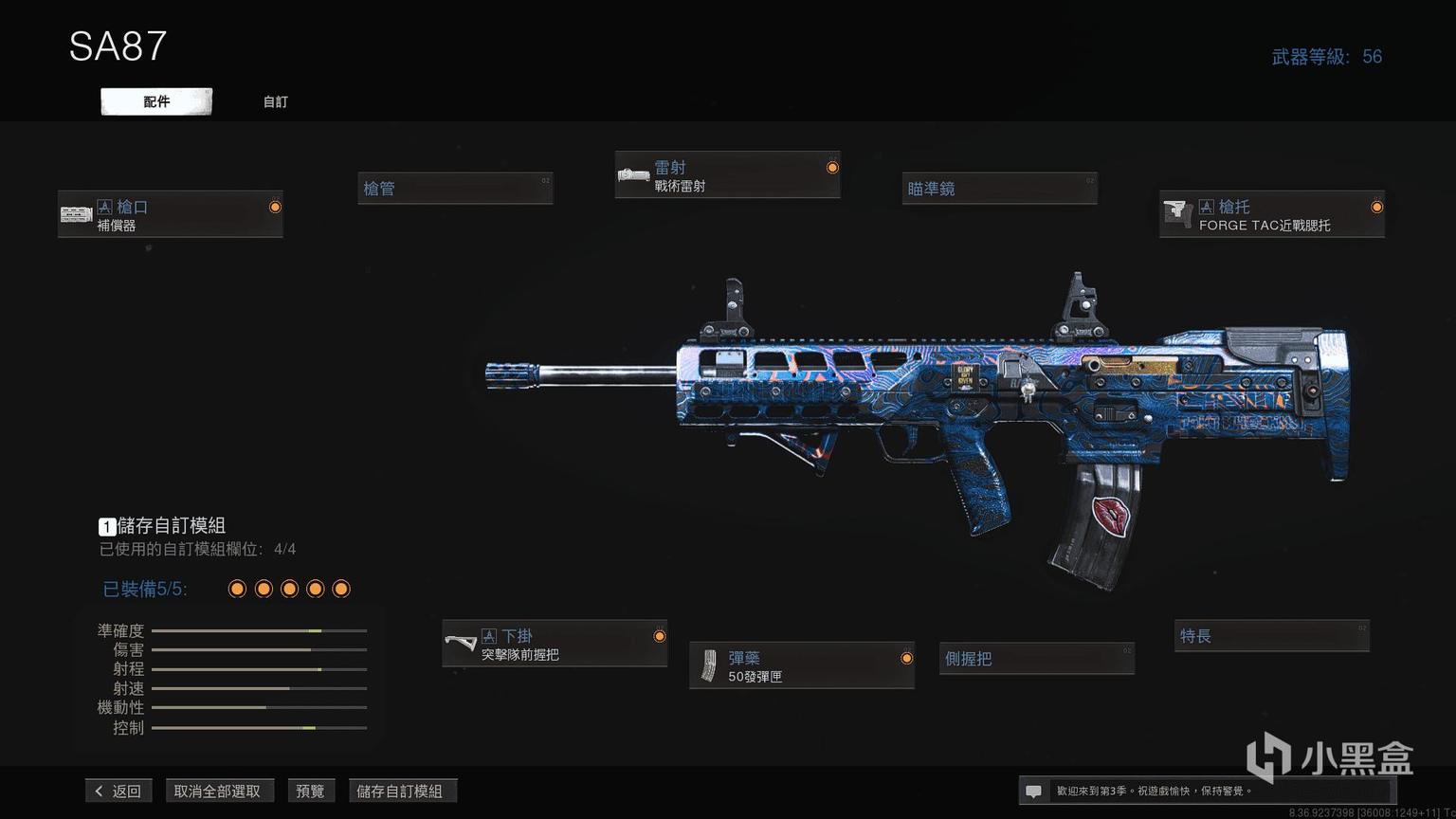Click 取消全部選取 to deselect all attachments
The height and width of the screenshot is (819, 1456).
point(217,791)
